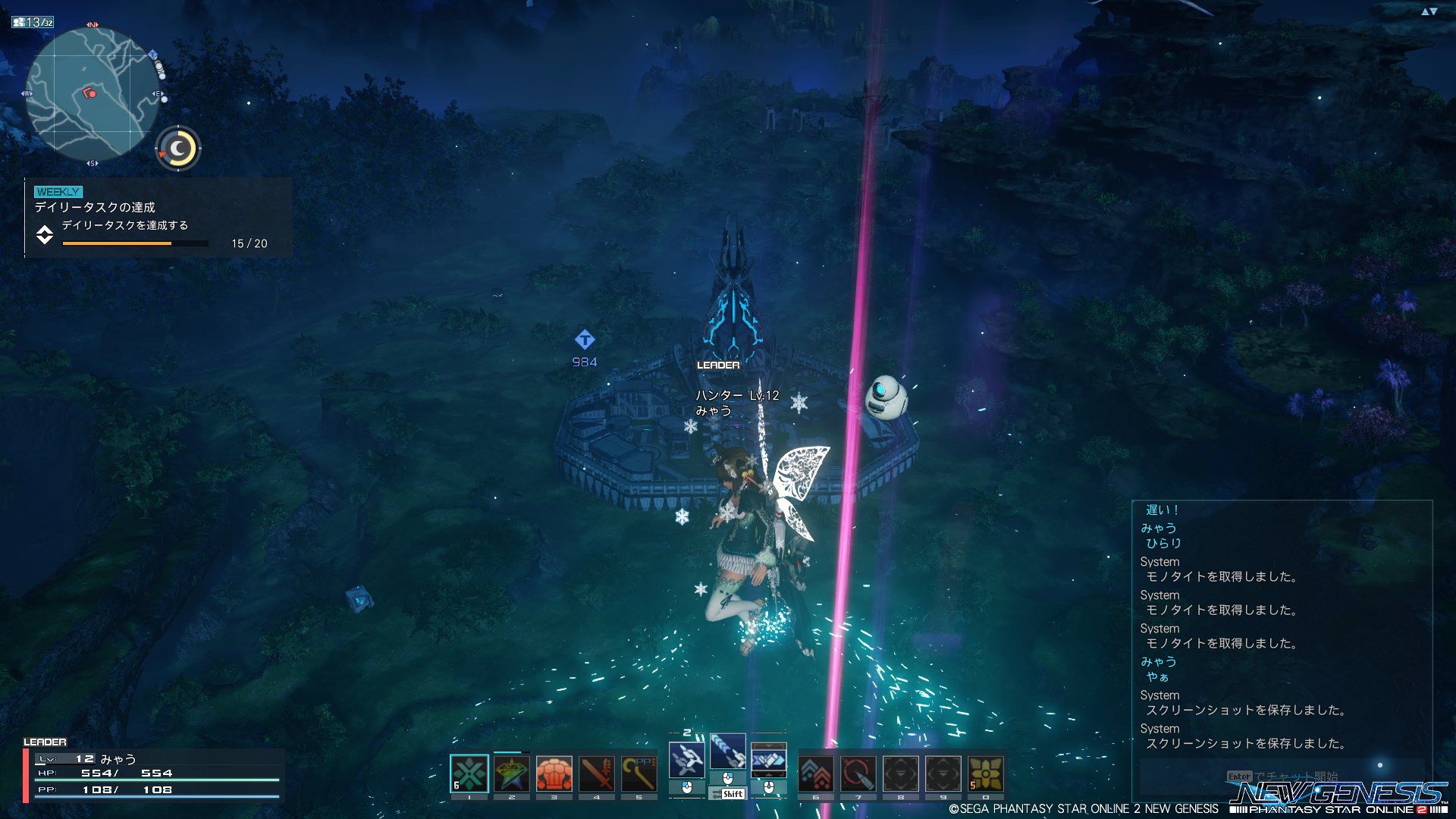Use the rainbow star gem item
Image resolution: width=1456 pixels, height=819 pixels.
click(512, 774)
